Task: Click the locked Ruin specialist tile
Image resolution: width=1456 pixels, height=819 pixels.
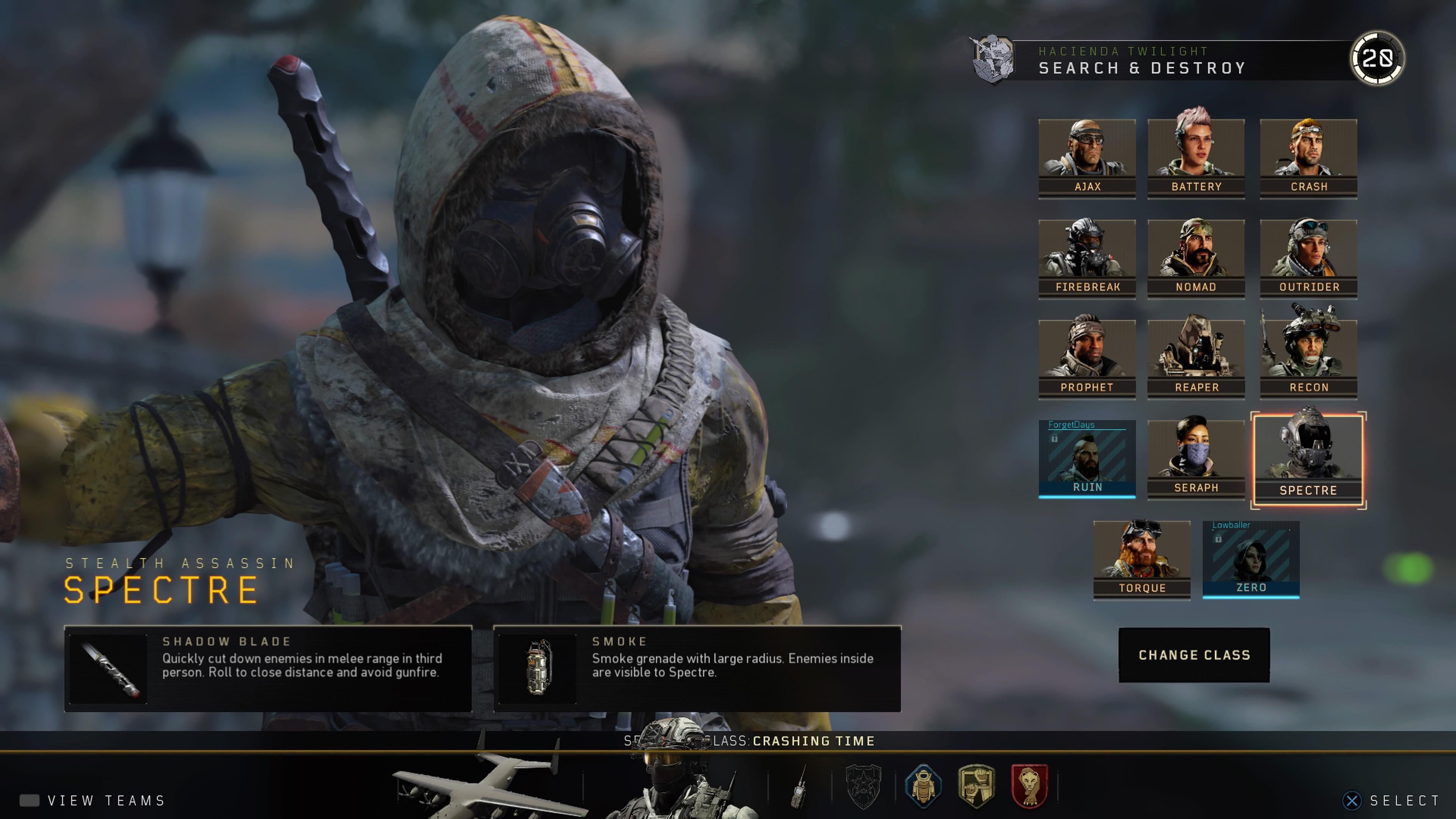Action: click(1086, 459)
